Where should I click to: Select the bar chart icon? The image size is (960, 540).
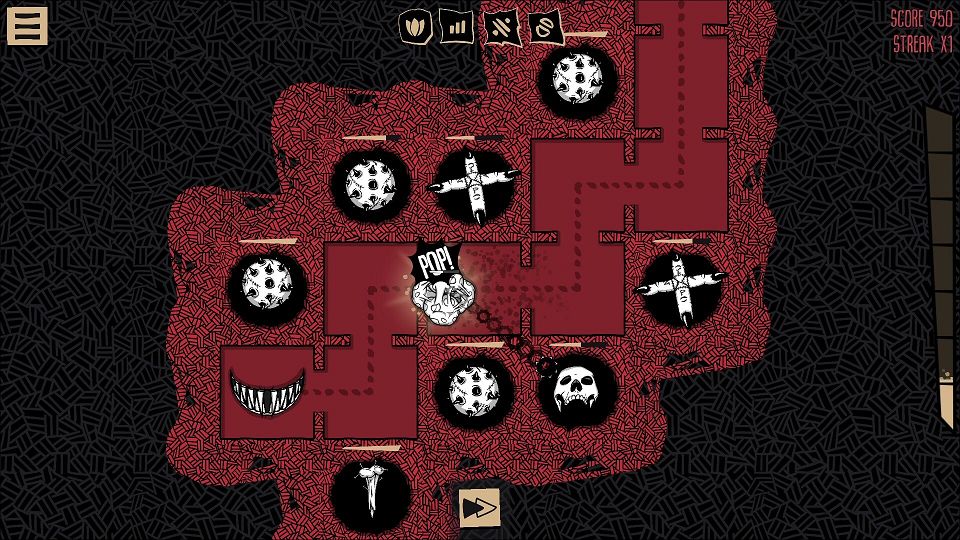pyautogui.click(x=456, y=25)
